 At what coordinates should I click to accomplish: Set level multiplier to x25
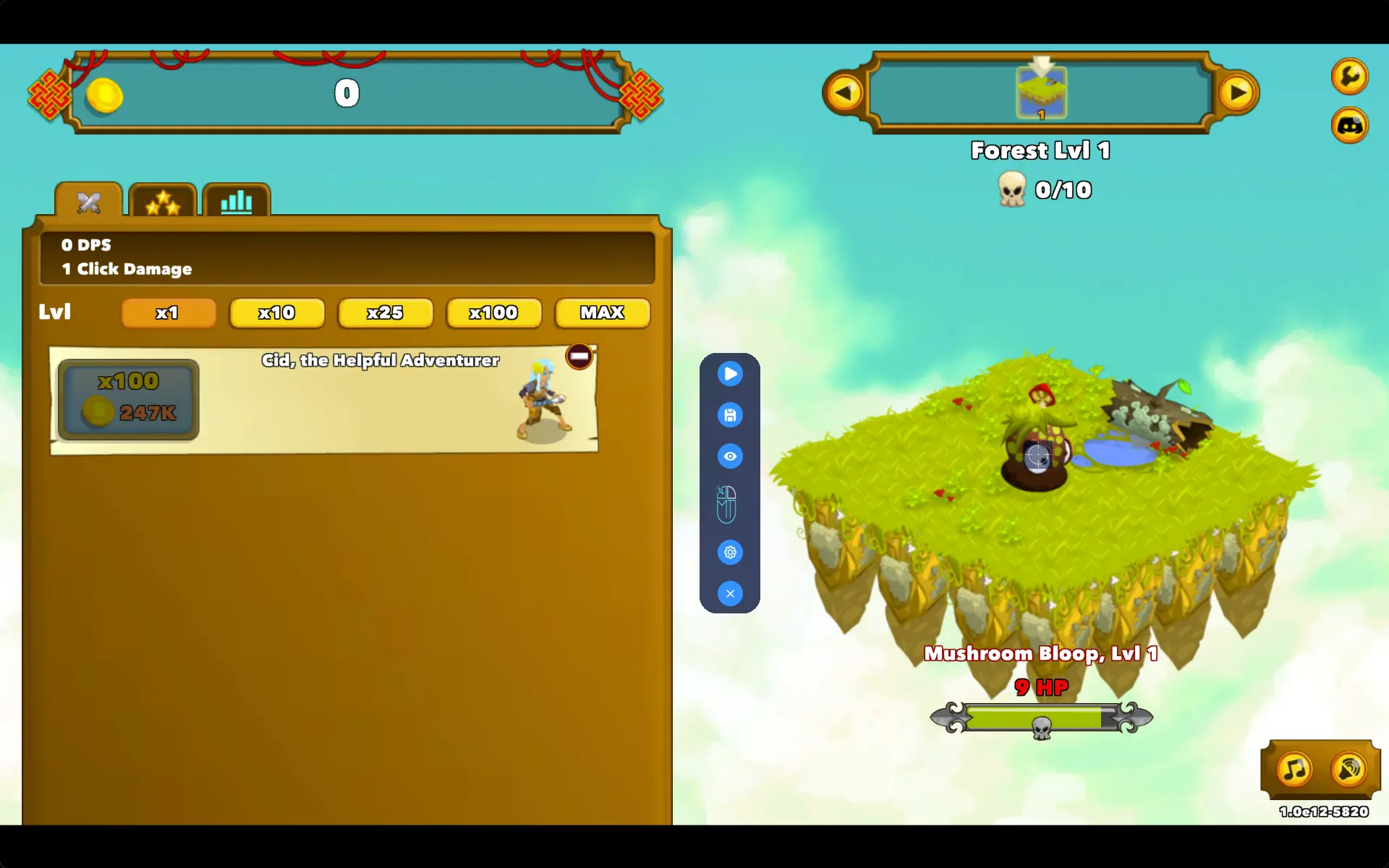point(385,312)
